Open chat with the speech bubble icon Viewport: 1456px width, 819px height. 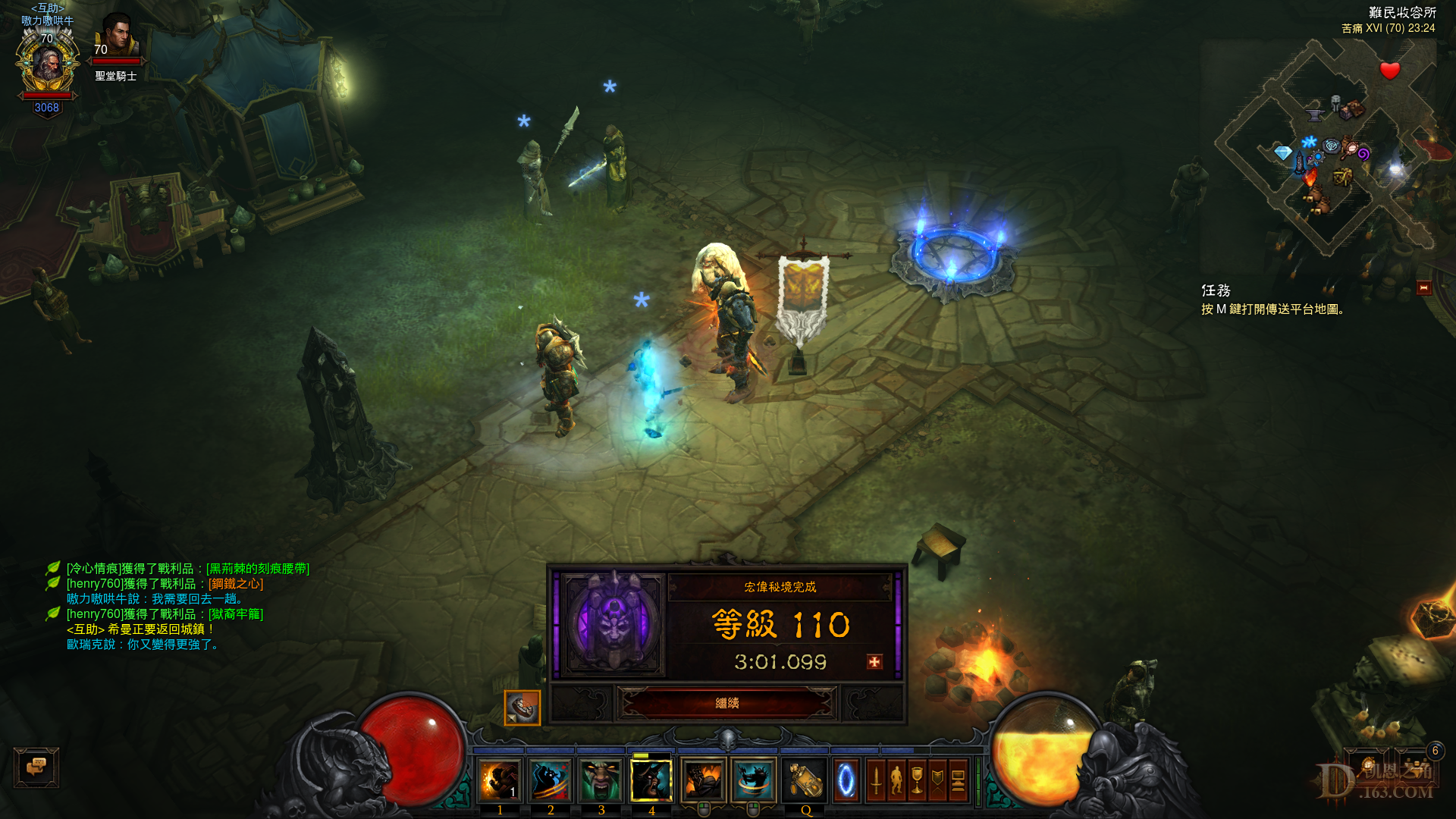pos(38,767)
